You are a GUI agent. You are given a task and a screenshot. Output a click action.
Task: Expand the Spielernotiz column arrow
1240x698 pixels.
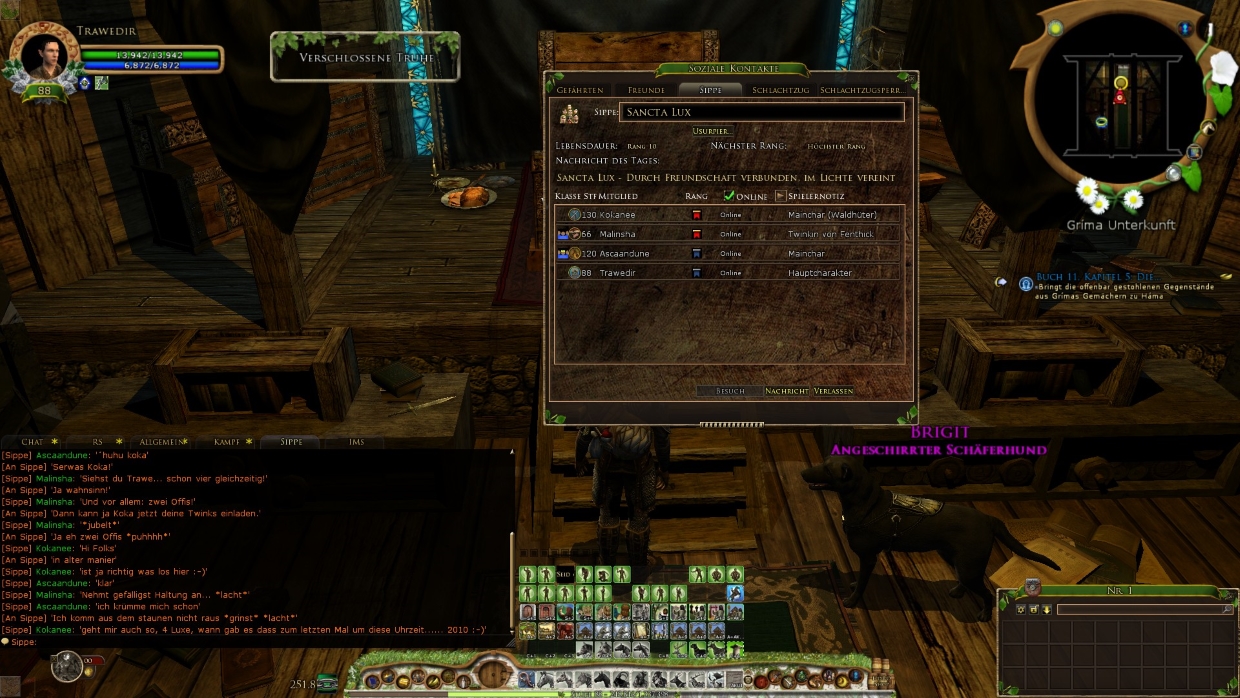point(781,196)
